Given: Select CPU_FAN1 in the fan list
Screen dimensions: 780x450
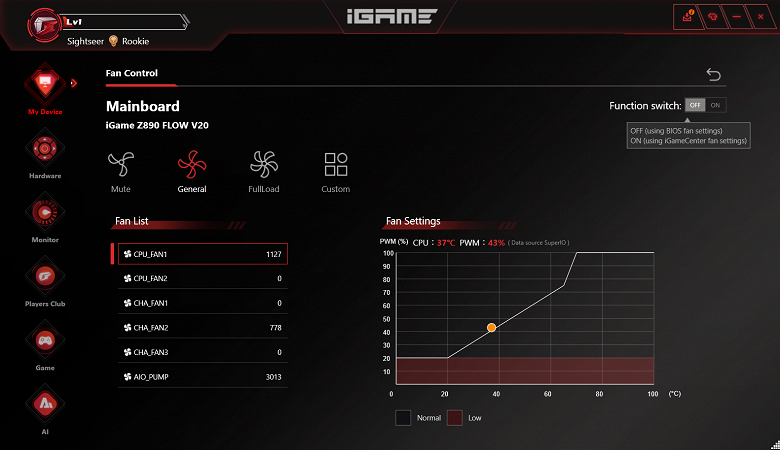Looking at the screenshot, I should 202,254.
